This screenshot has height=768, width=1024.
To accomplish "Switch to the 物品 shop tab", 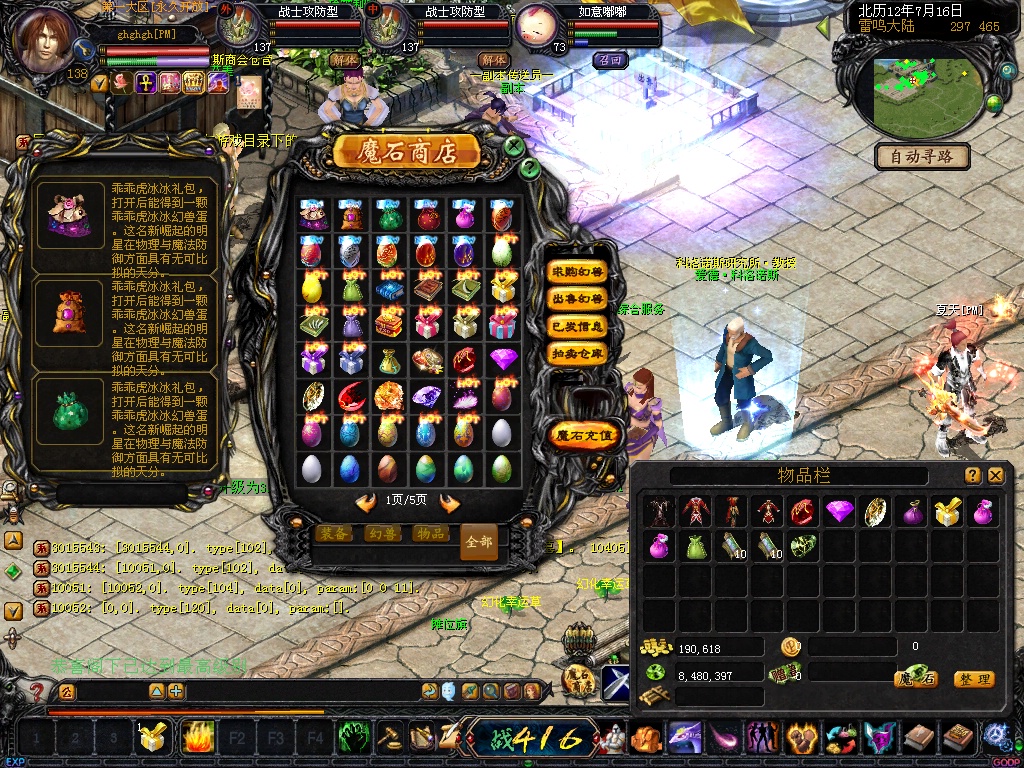I will point(430,533).
